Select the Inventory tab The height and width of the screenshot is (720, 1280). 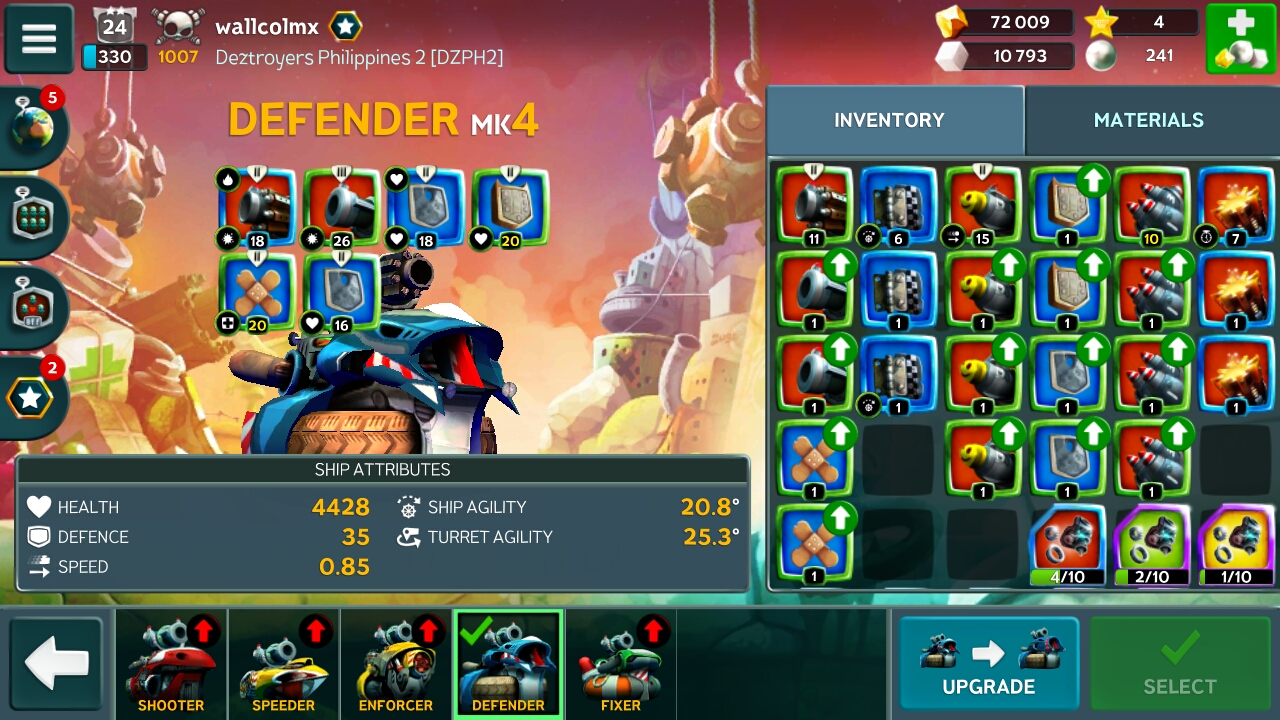tap(889, 120)
